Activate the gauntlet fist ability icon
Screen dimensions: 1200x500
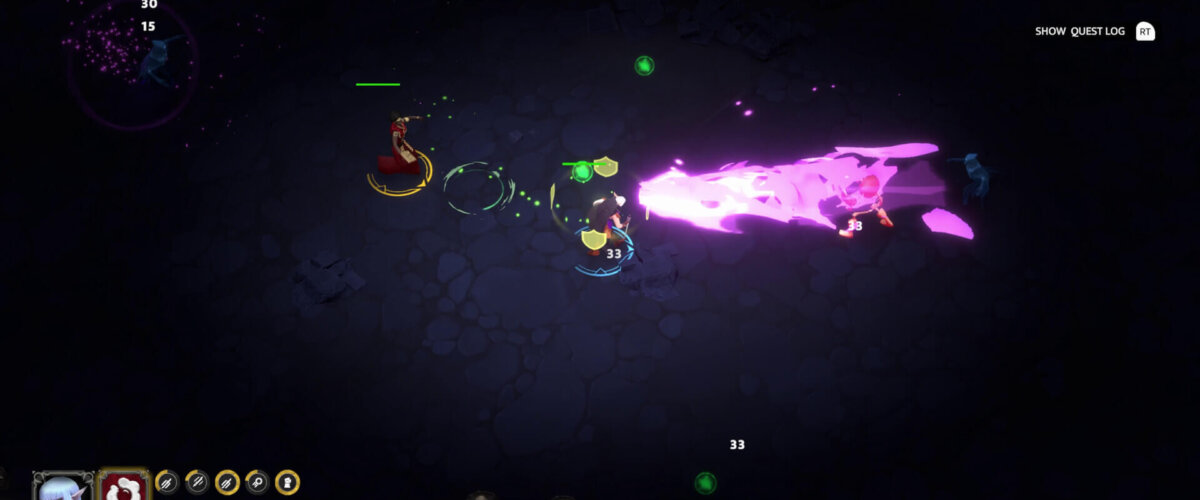click(287, 483)
